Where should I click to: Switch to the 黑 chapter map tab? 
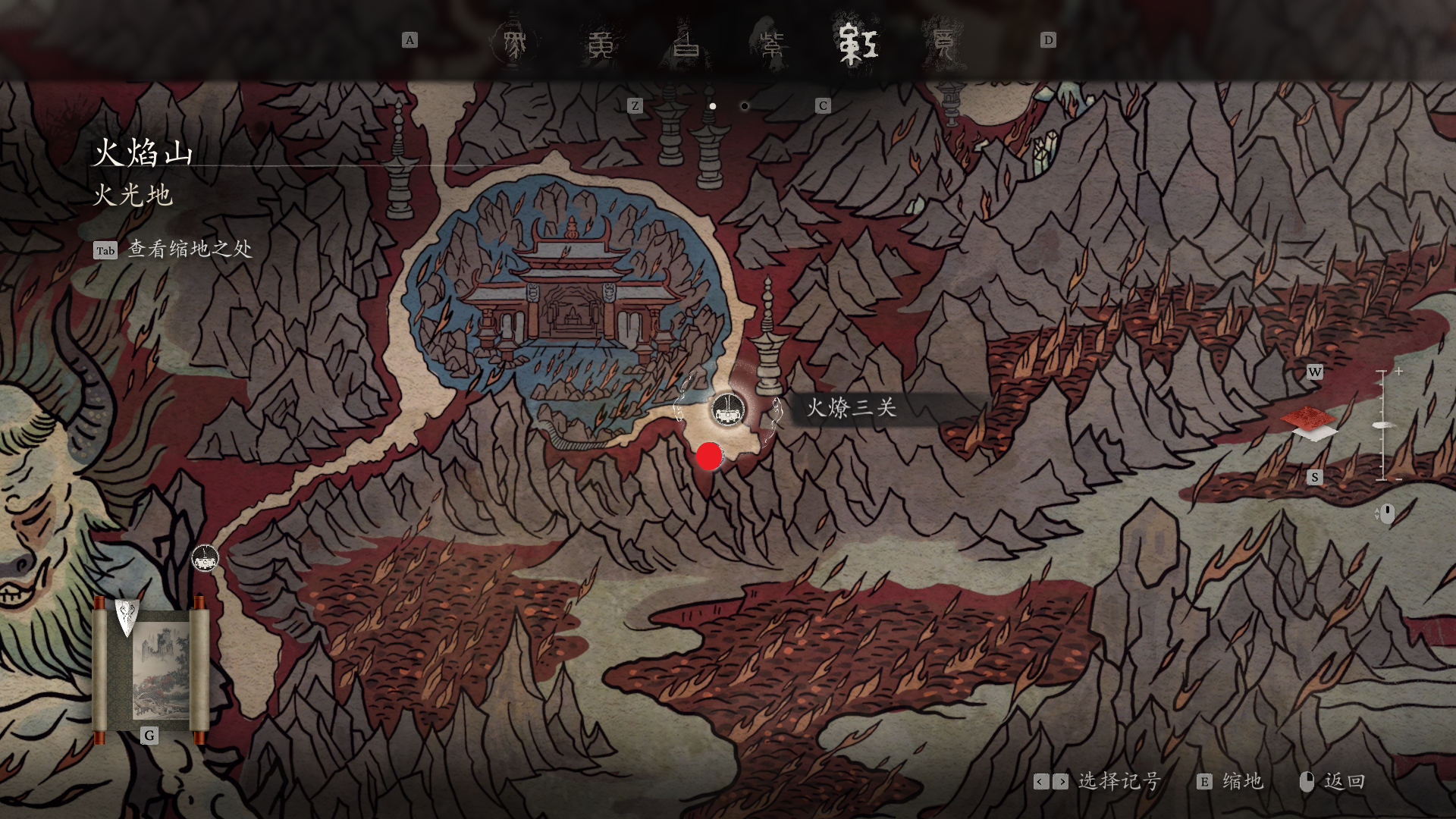513,43
